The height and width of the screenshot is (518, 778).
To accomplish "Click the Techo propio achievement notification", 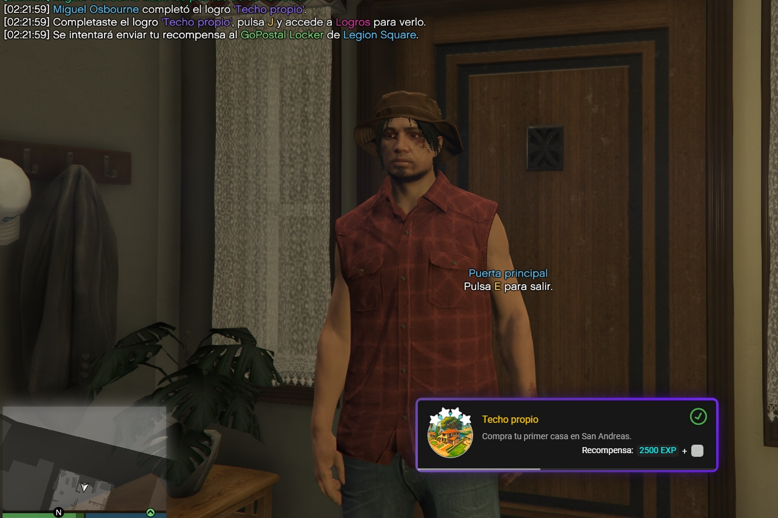I will pos(566,434).
